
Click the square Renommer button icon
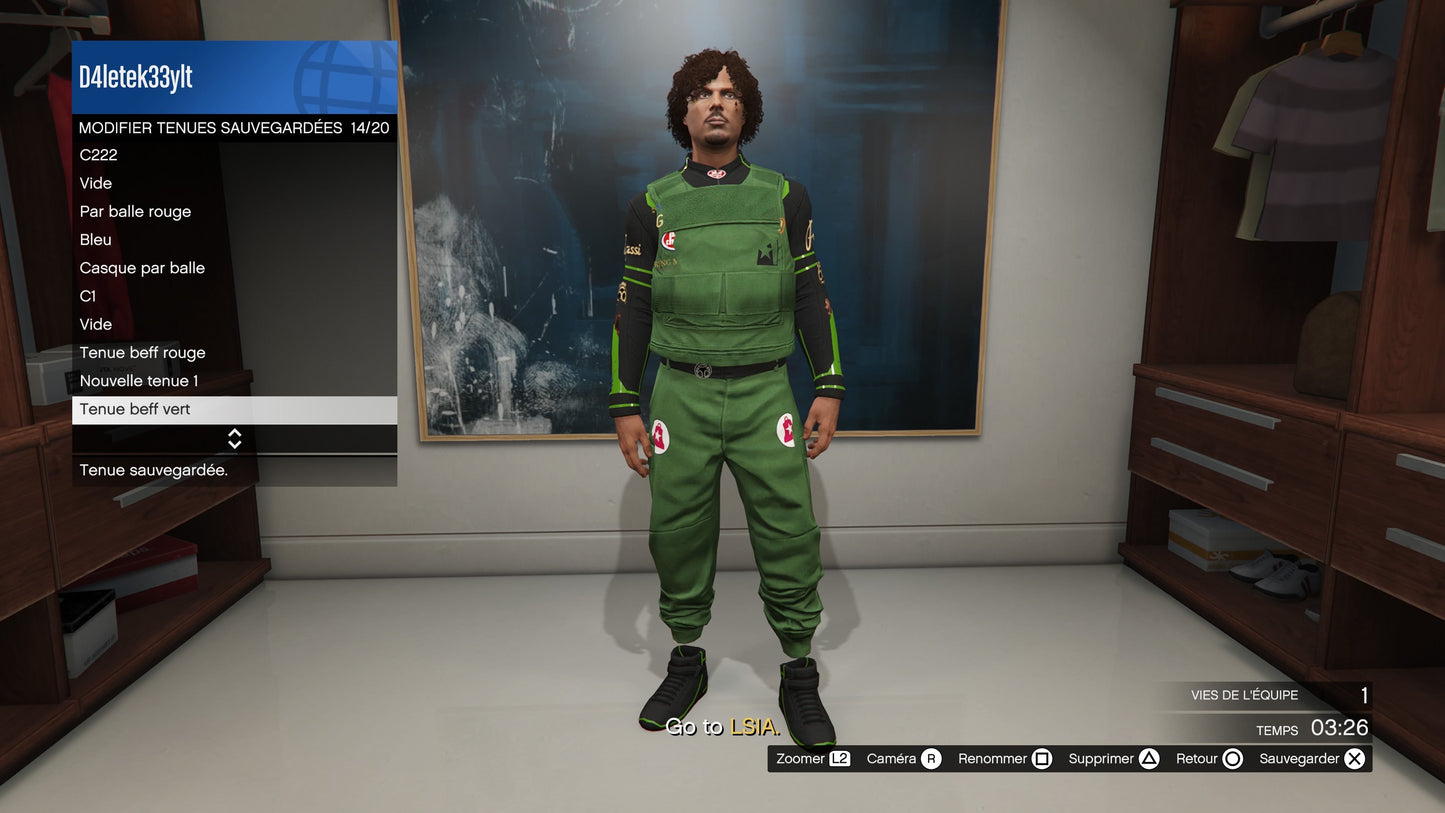[x=1043, y=758]
